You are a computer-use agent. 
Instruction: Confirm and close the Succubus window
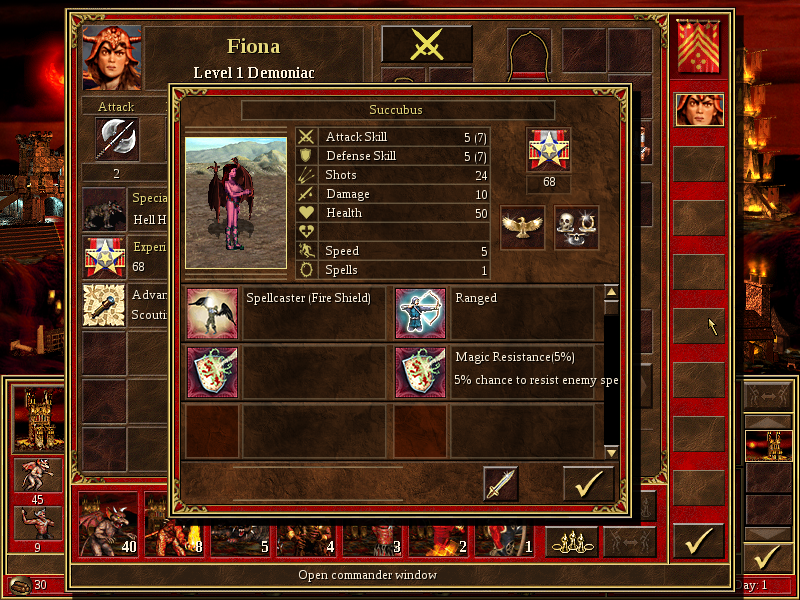tap(588, 483)
